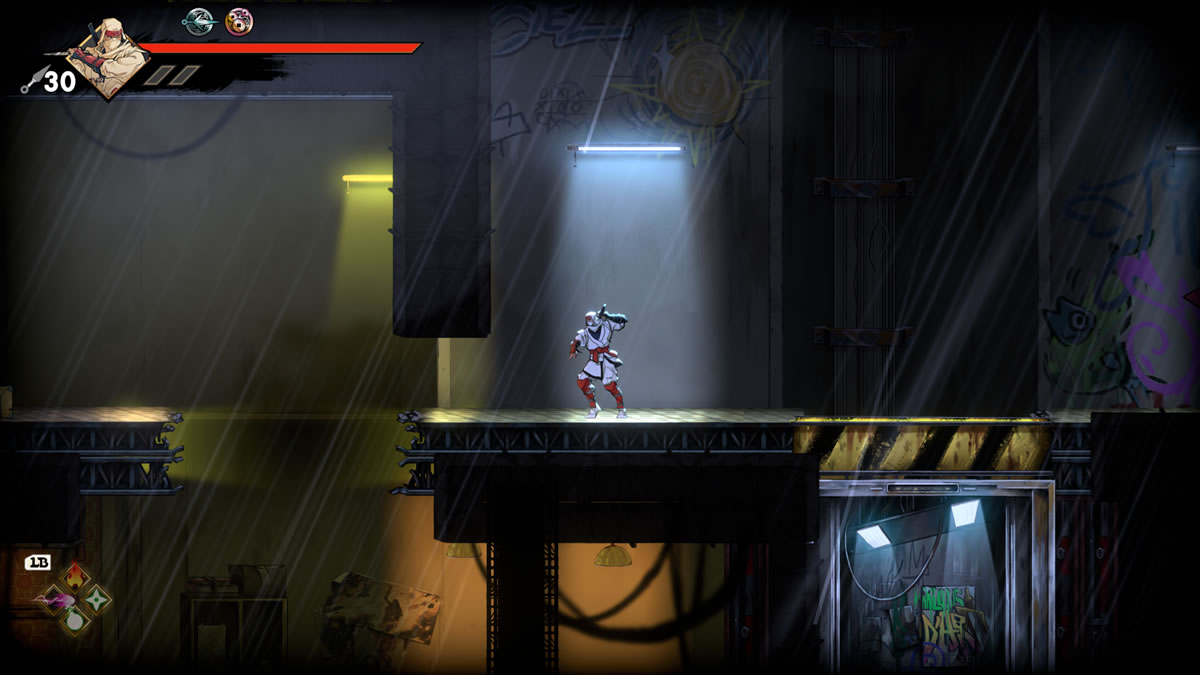
Task: Select the pink and gold coin amulet
Action: coord(239,20)
